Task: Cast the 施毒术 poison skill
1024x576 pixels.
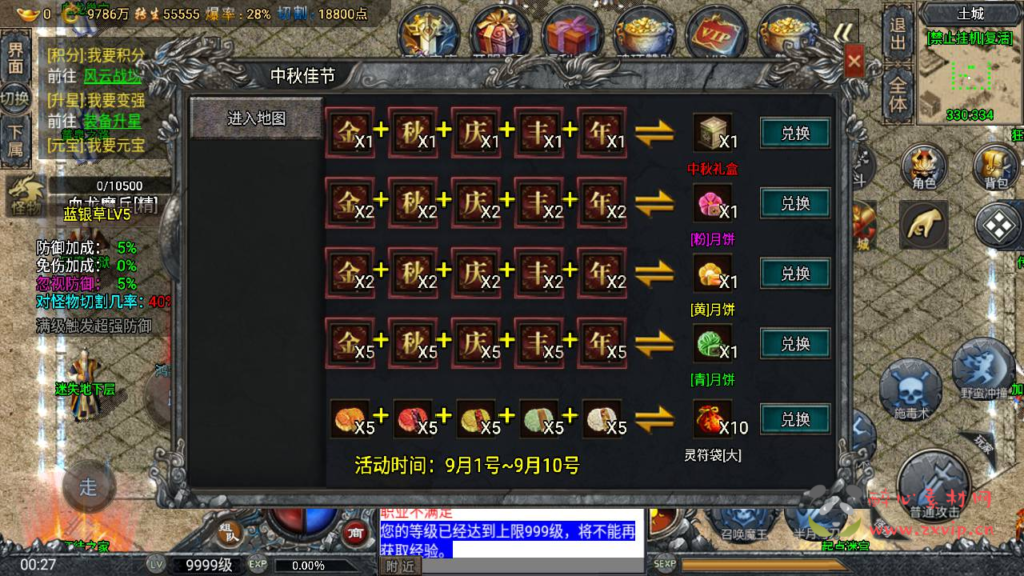Action: [909, 390]
